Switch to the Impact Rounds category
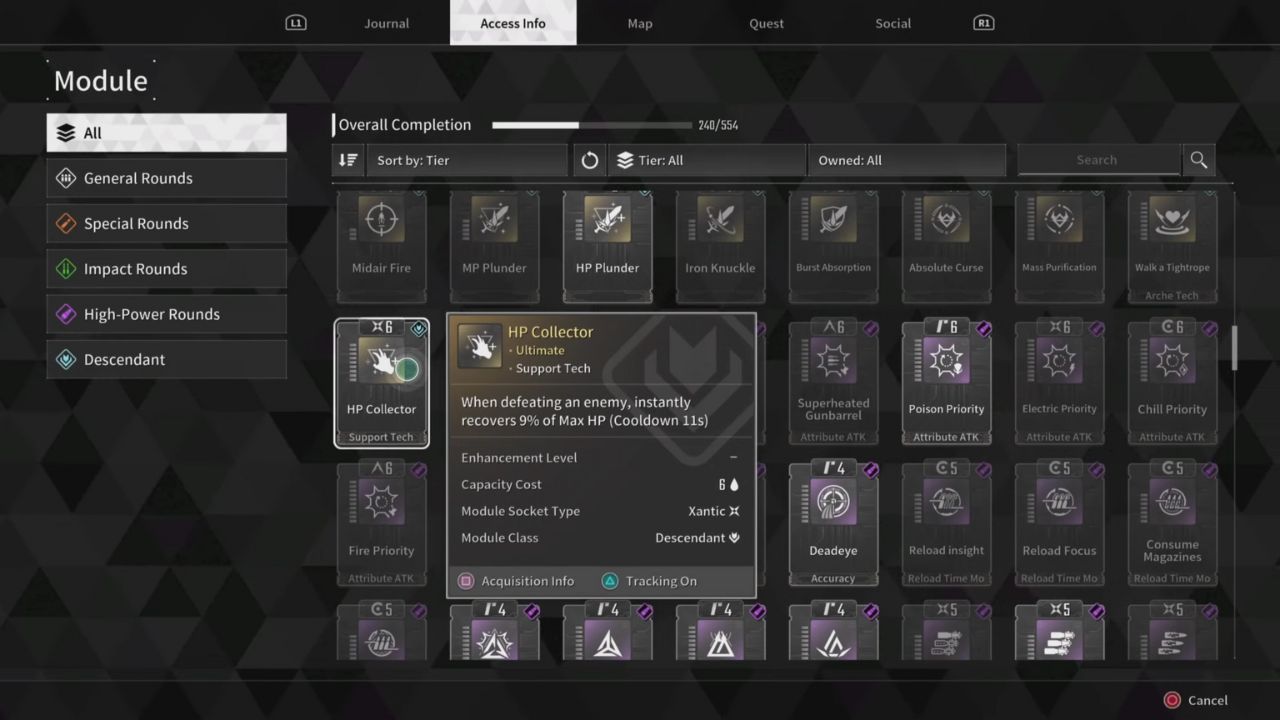The height and width of the screenshot is (720, 1280). point(166,268)
